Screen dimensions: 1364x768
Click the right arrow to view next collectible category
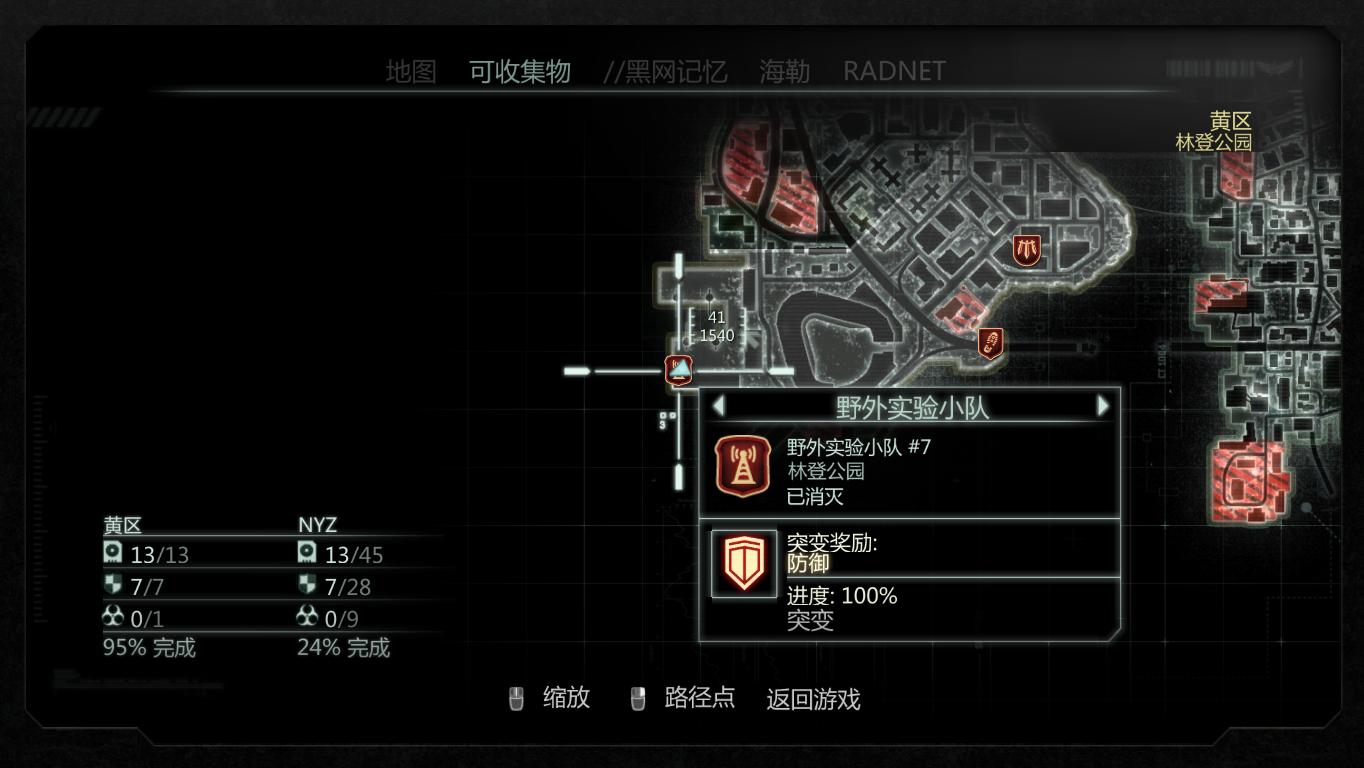(x=1103, y=405)
